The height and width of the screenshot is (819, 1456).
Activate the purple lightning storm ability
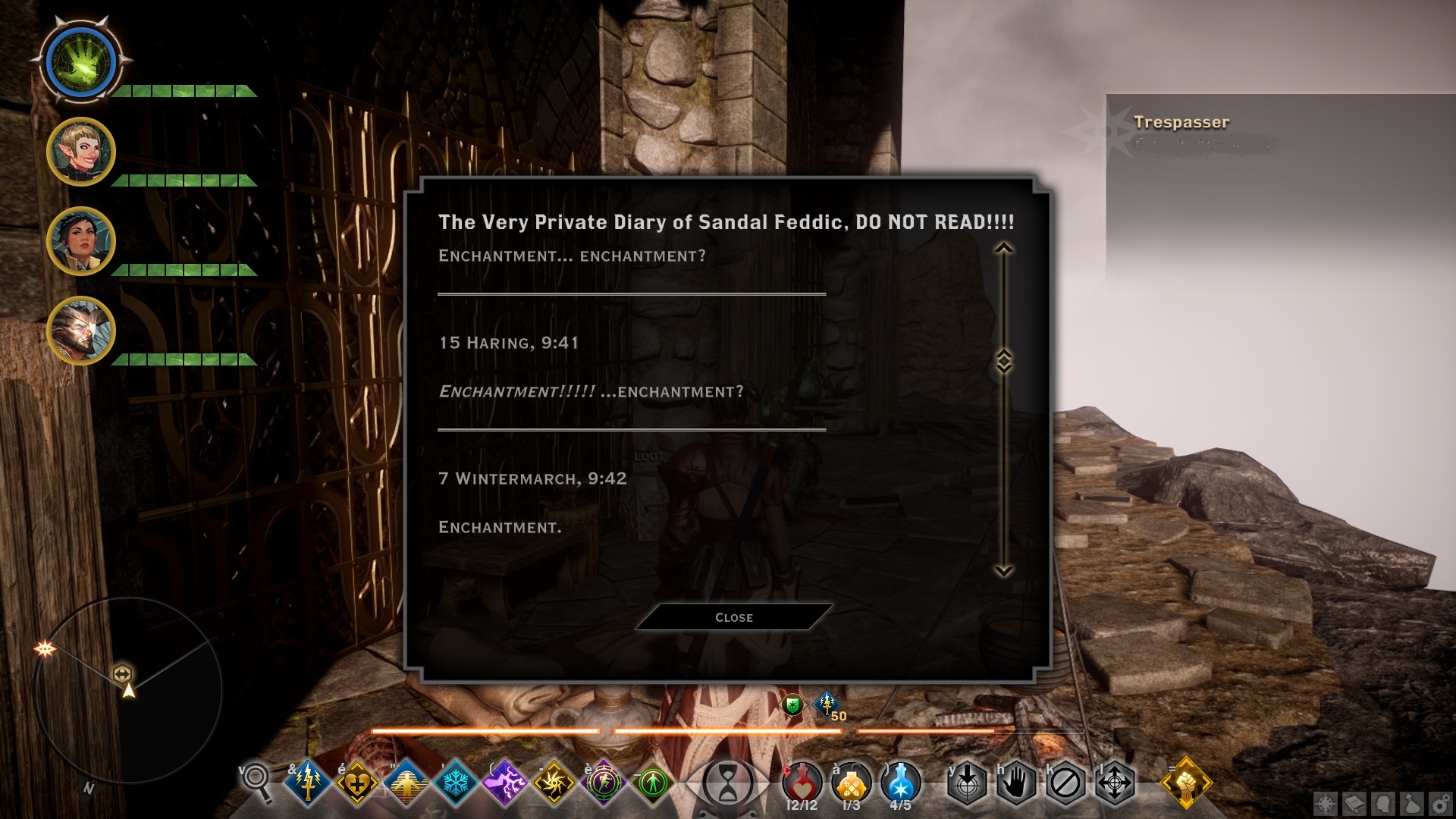[x=504, y=783]
